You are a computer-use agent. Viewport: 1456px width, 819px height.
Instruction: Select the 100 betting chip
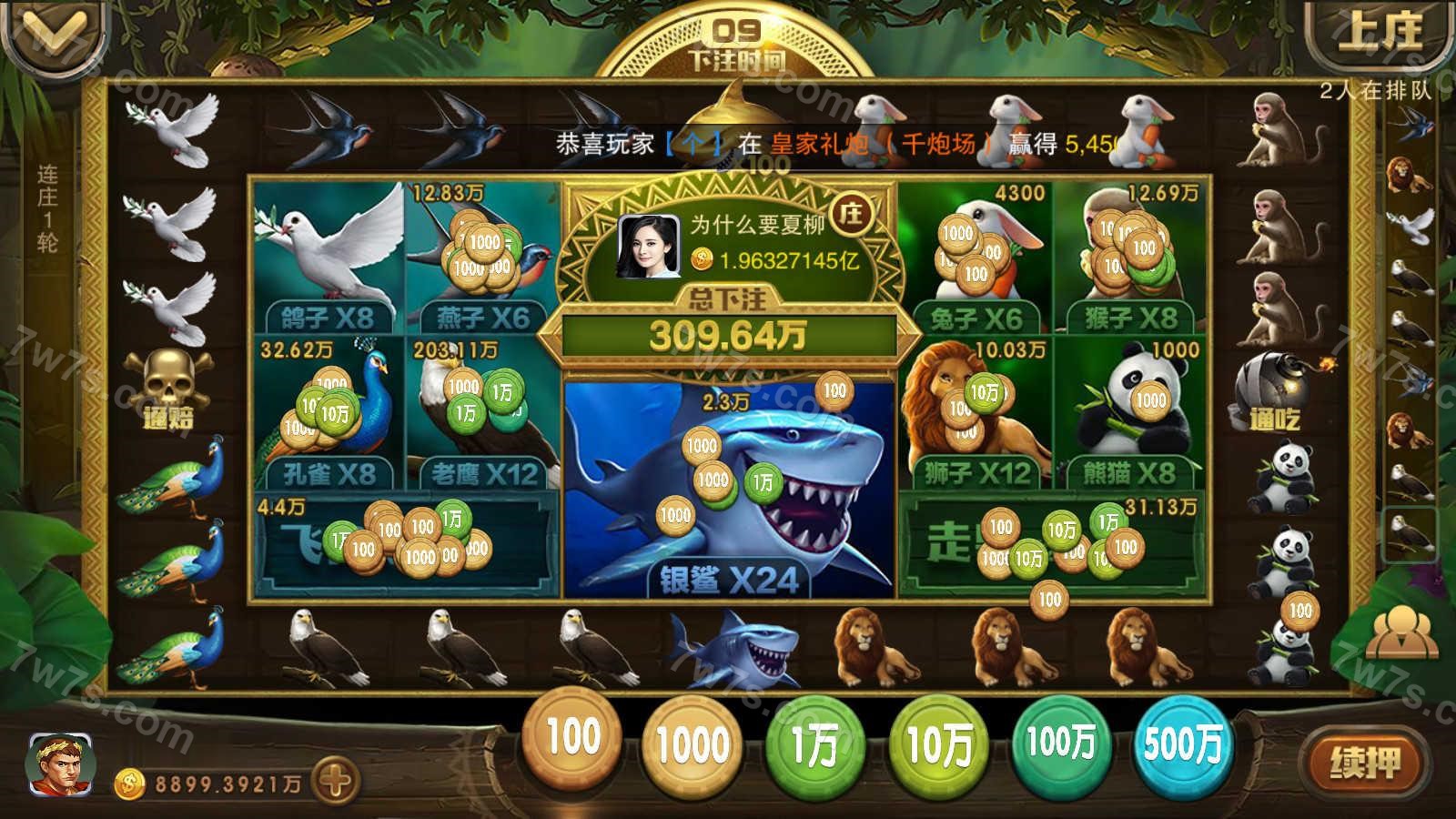point(573,739)
